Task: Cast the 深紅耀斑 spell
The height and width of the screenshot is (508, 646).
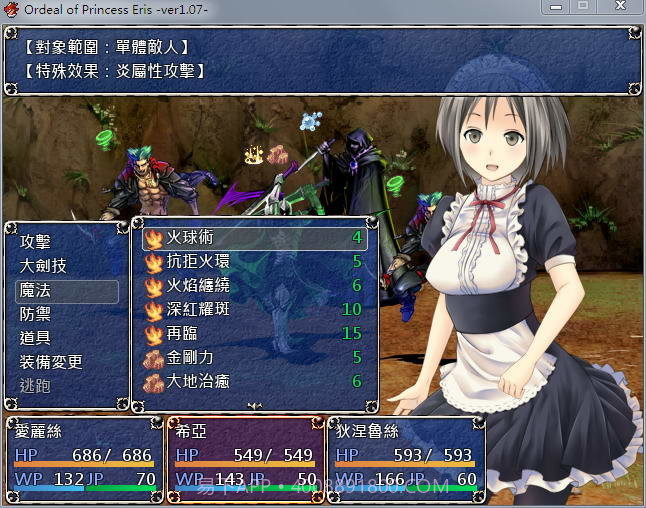Action: [x=254, y=310]
